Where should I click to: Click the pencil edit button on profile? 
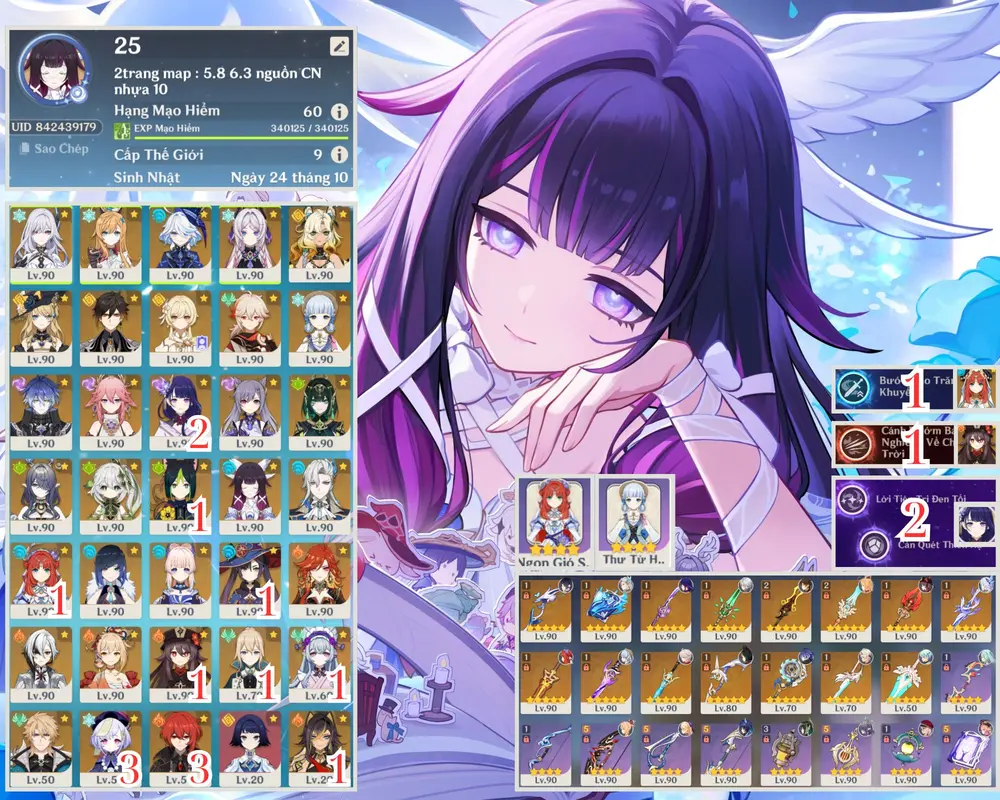coord(340,46)
